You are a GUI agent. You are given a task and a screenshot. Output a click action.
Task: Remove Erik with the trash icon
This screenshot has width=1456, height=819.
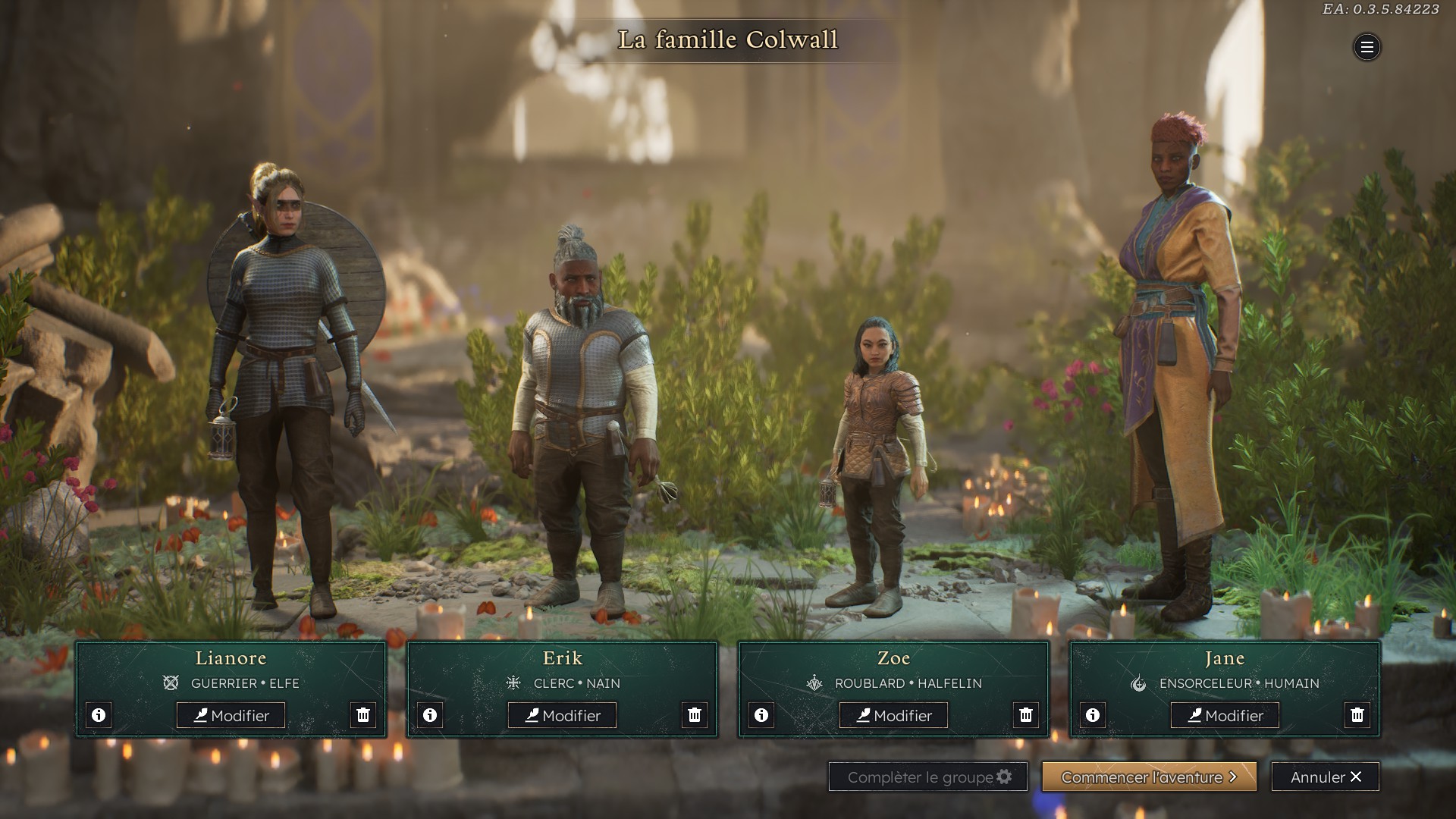click(695, 715)
